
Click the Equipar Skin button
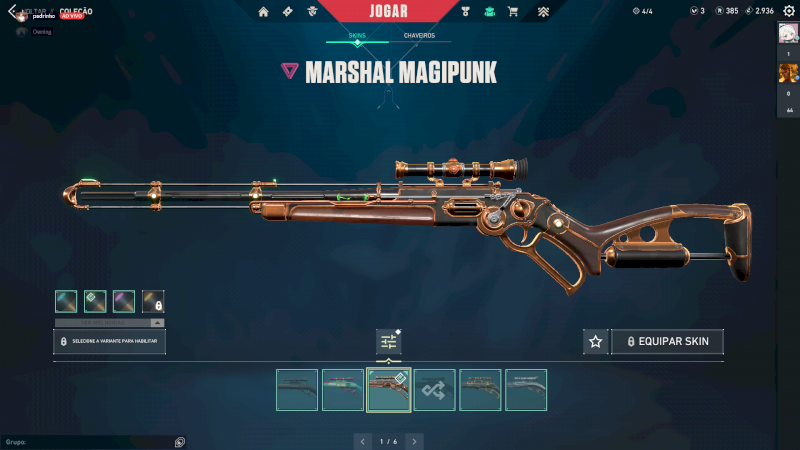point(667,342)
